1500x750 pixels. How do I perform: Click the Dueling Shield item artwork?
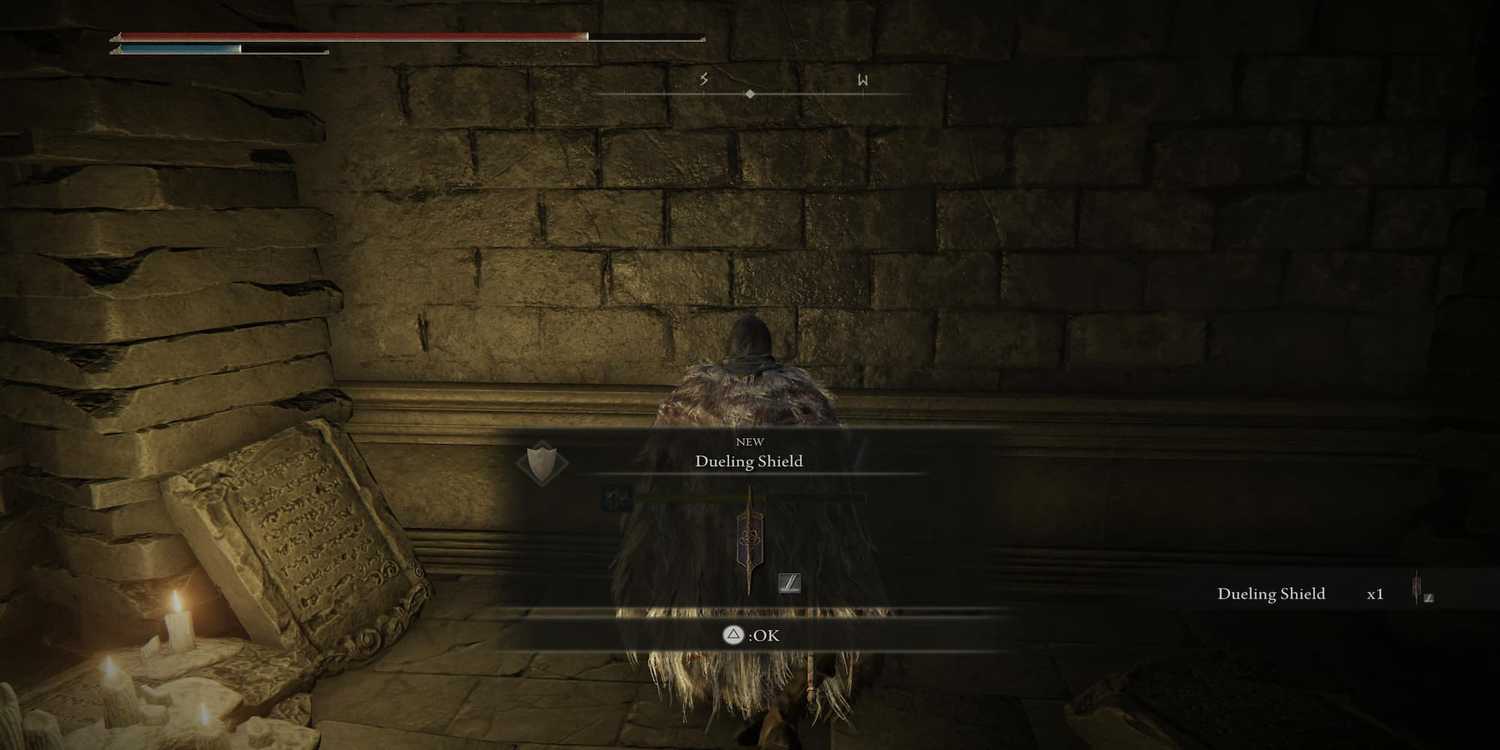click(750, 536)
